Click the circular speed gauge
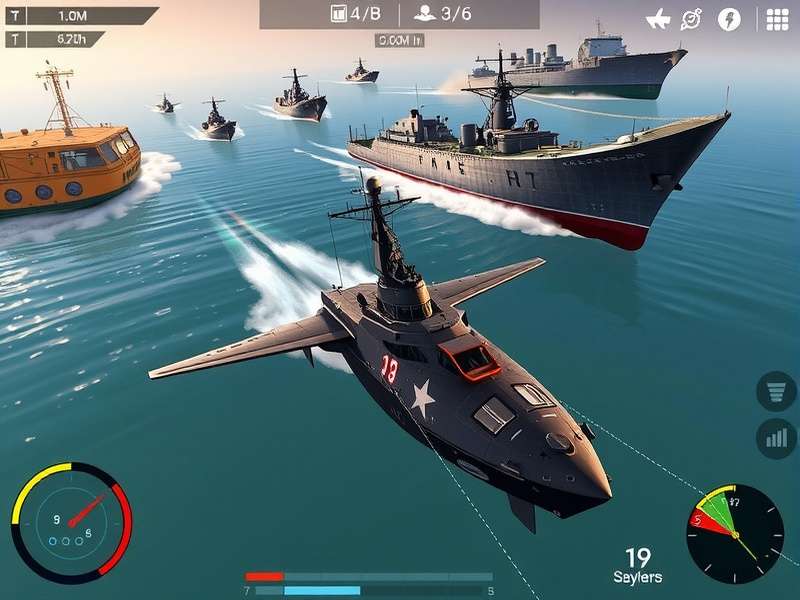800x600 pixels. [71, 522]
